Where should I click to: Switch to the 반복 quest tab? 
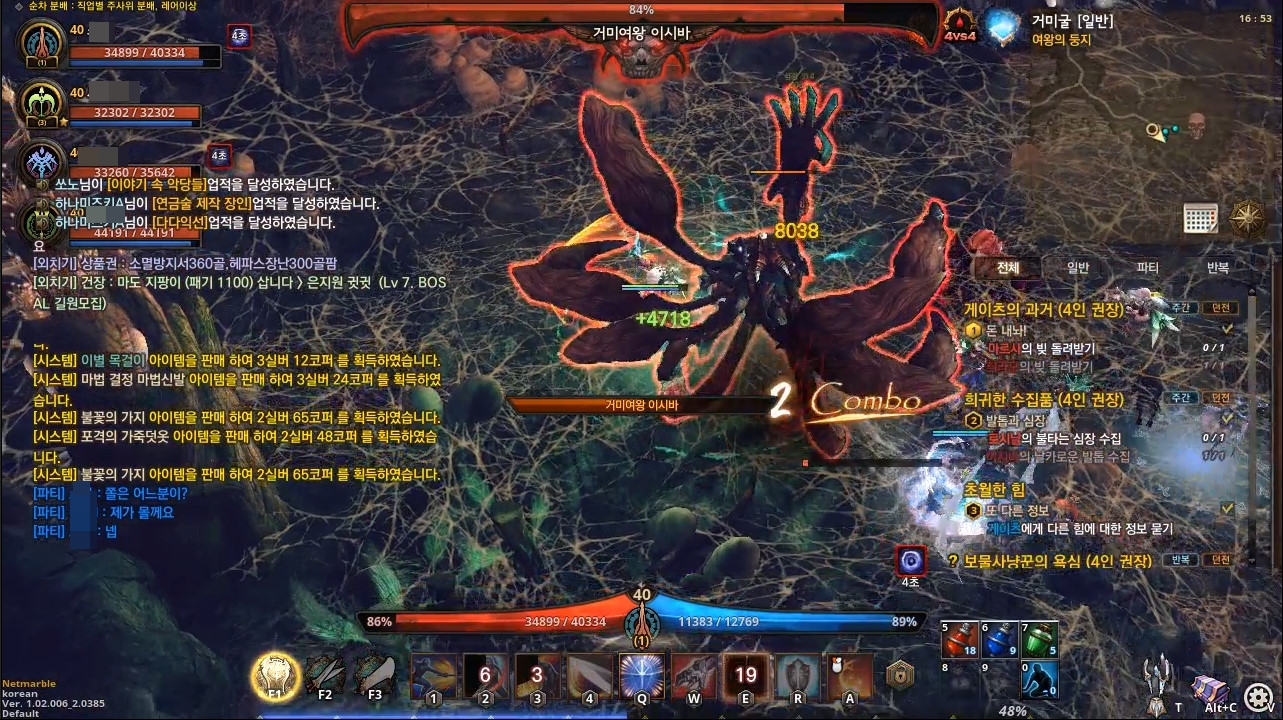pos(1217,268)
